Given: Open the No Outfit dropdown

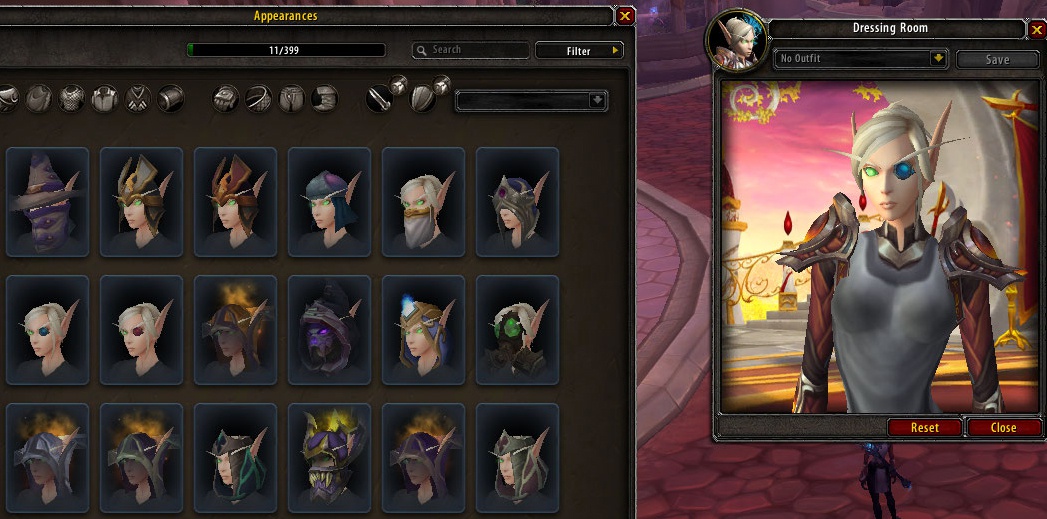Looking at the screenshot, I should [861, 59].
